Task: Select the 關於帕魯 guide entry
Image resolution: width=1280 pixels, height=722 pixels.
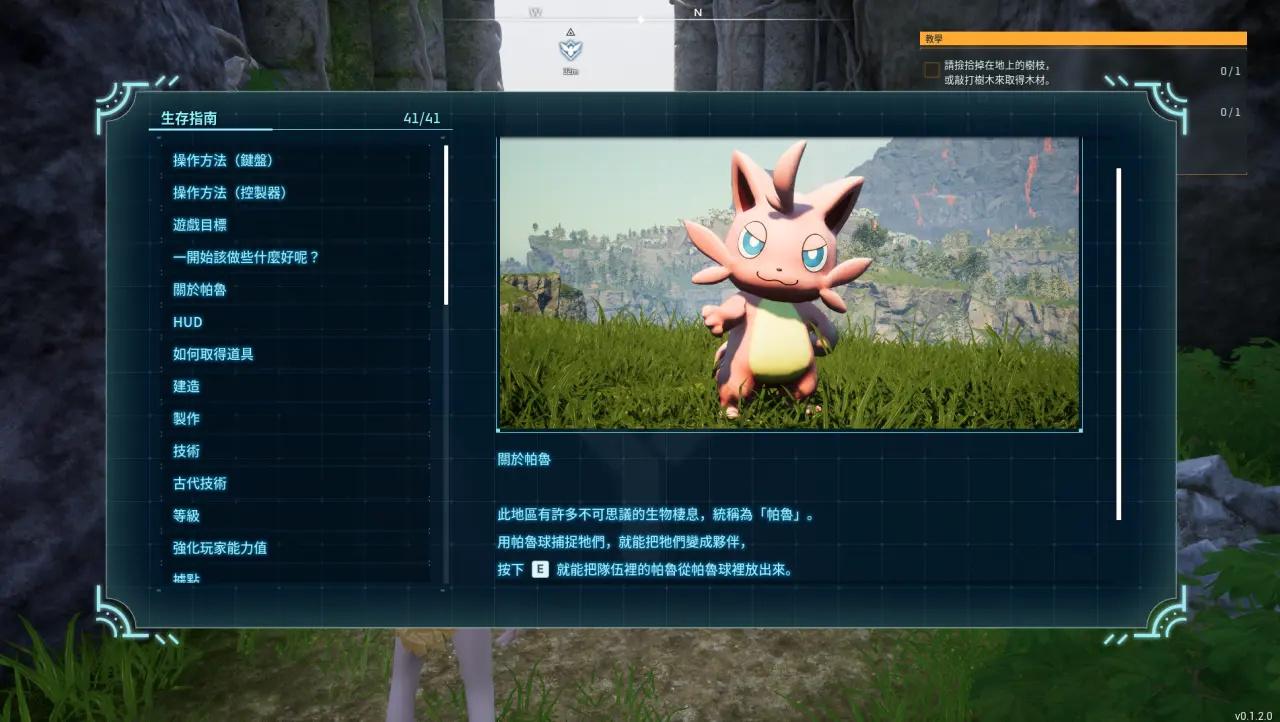Action: [x=200, y=290]
